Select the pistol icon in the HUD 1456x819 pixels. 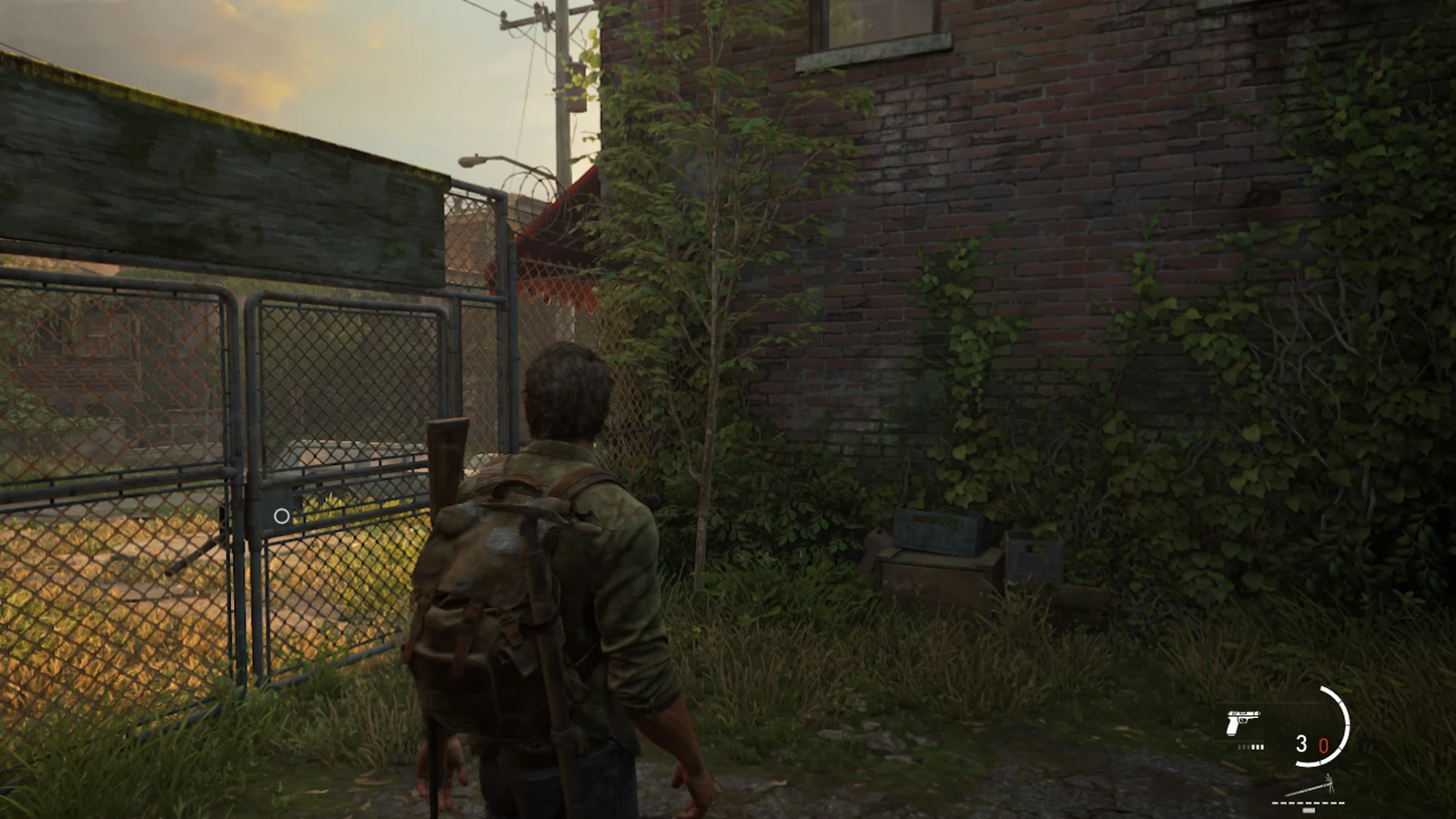(1243, 721)
